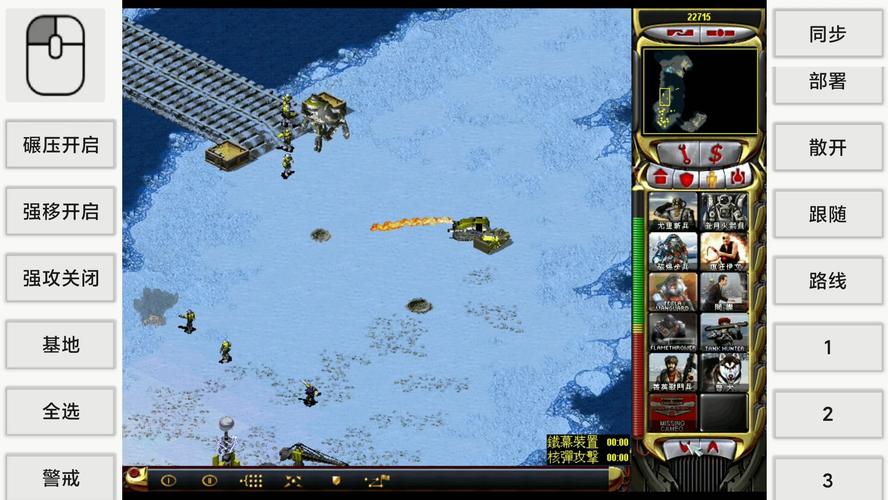Tap the 同步 (sync) button
Image resolution: width=888 pixels, height=500 pixels.
click(x=827, y=34)
